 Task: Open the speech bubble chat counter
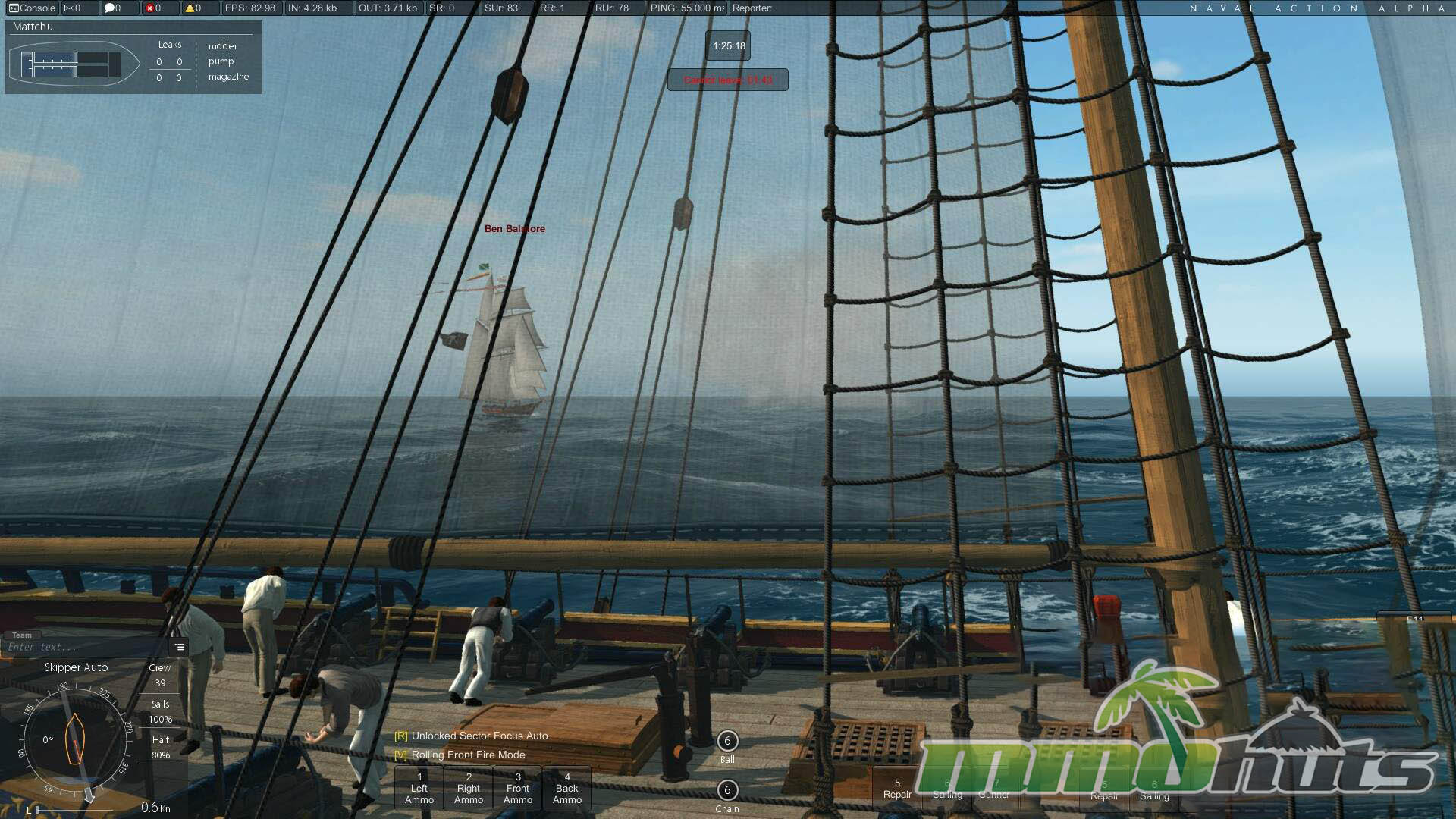tap(113, 8)
